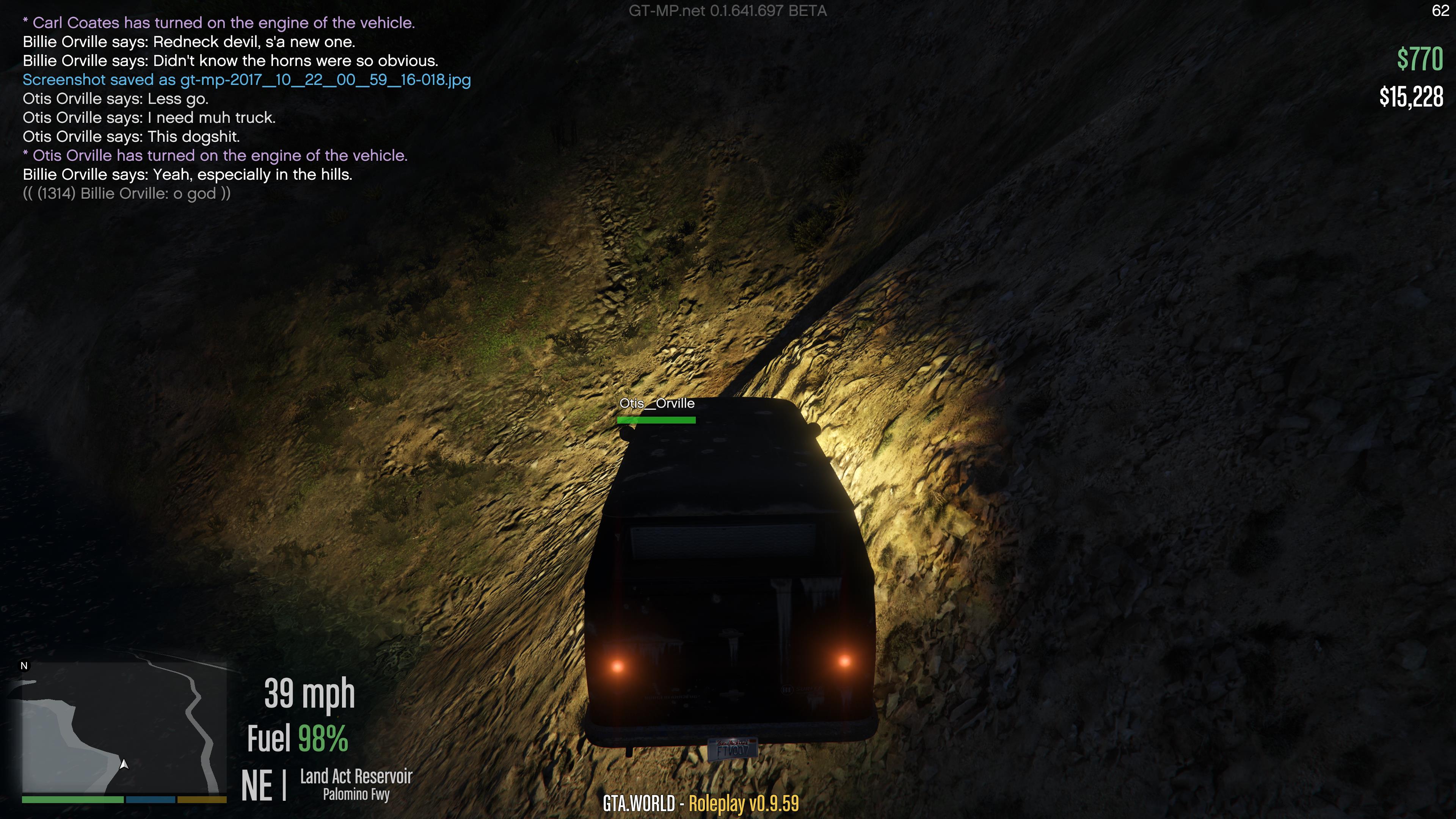Click the saved screenshot filename link in chat
The image size is (1456, 819).
tap(247, 80)
